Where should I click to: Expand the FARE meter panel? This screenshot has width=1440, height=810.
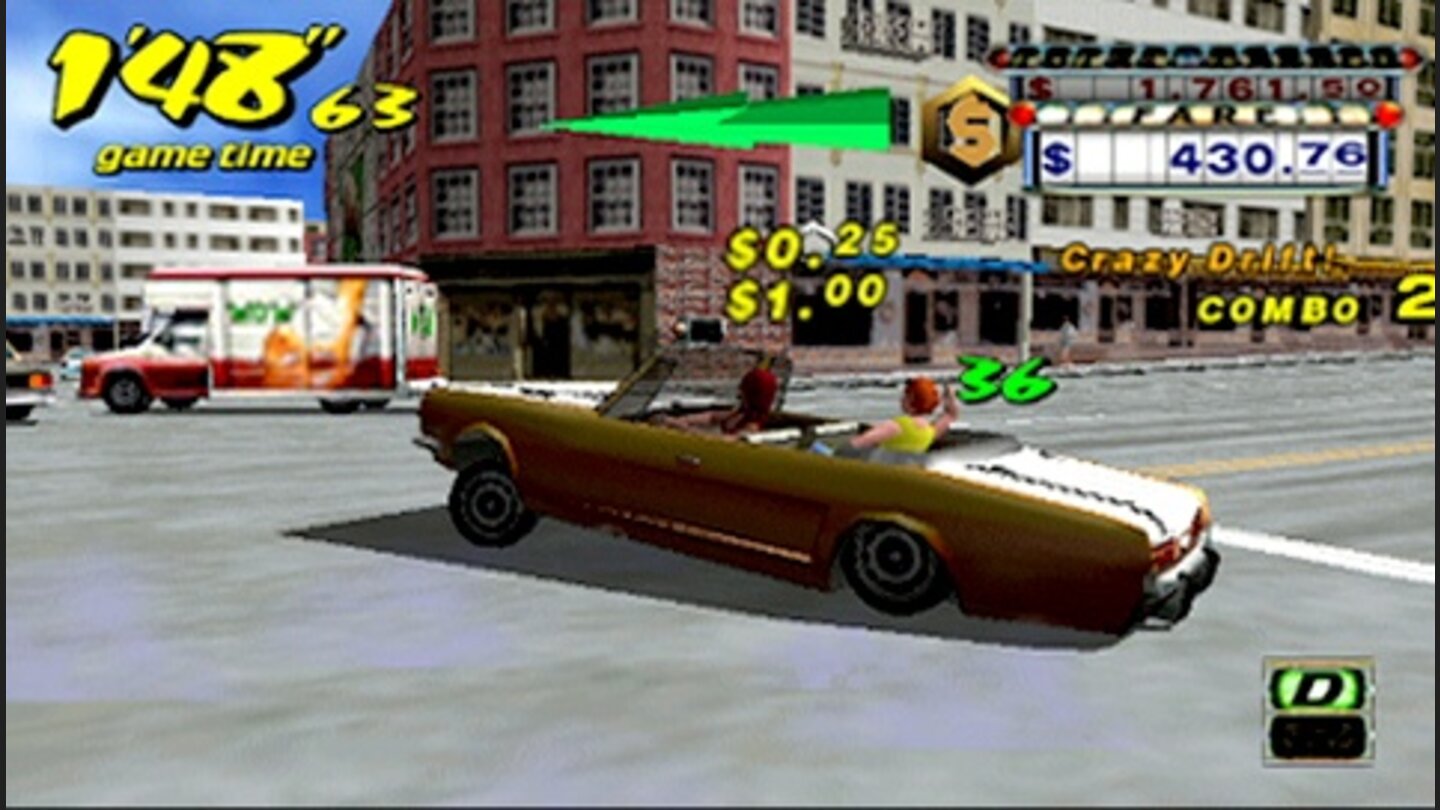coord(1205,118)
